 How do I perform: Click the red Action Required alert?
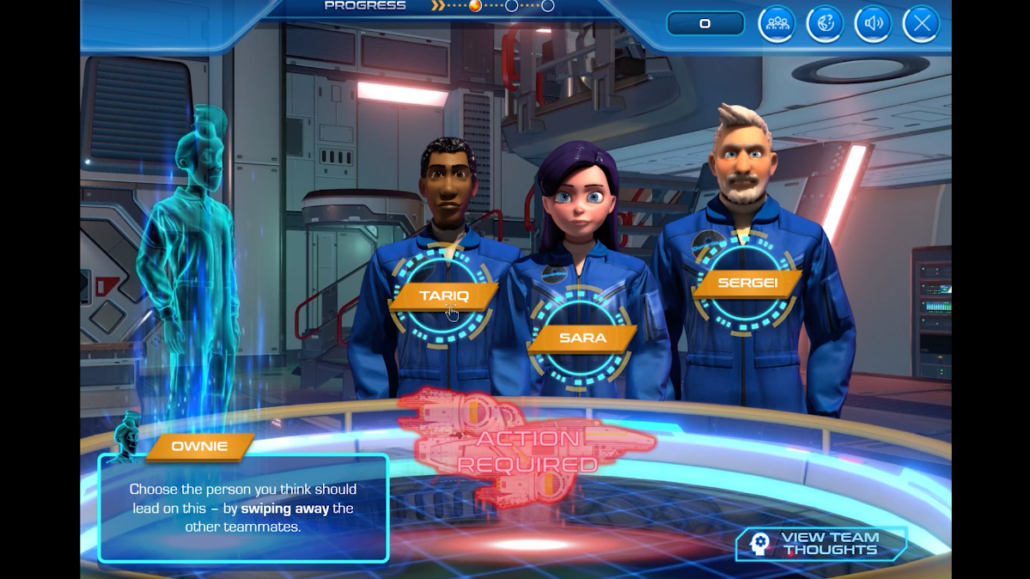click(529, 451)
